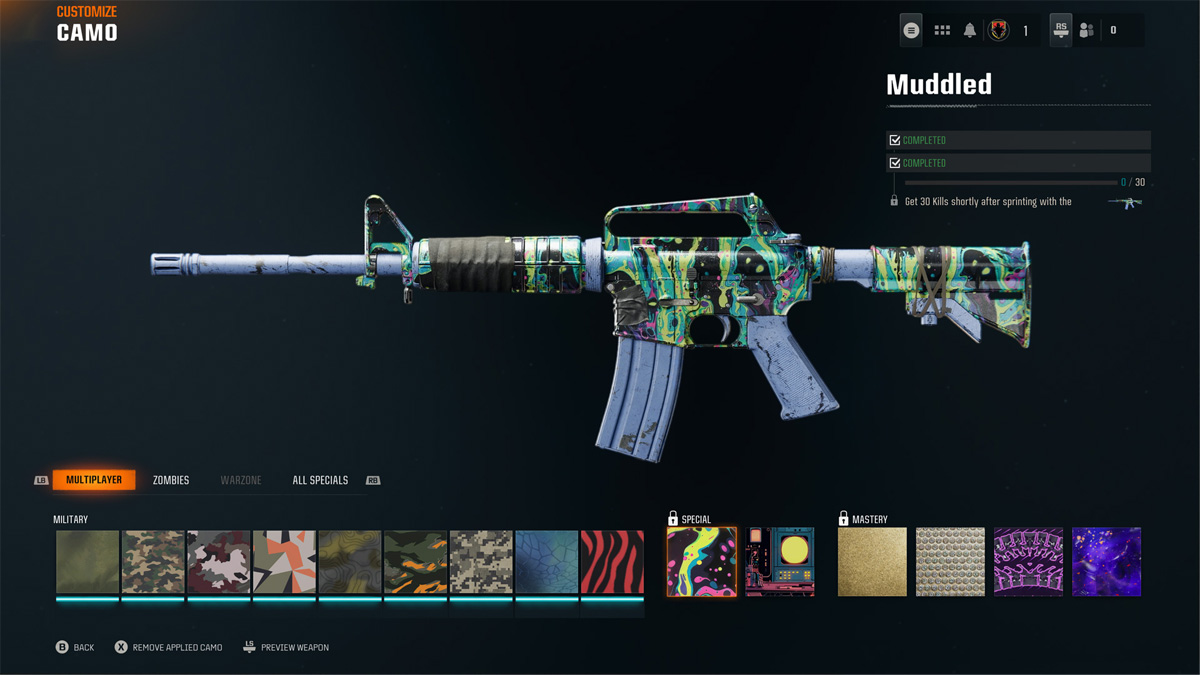Choose the retro computer special camo
1200x675 pixels.
pos(780,562)
